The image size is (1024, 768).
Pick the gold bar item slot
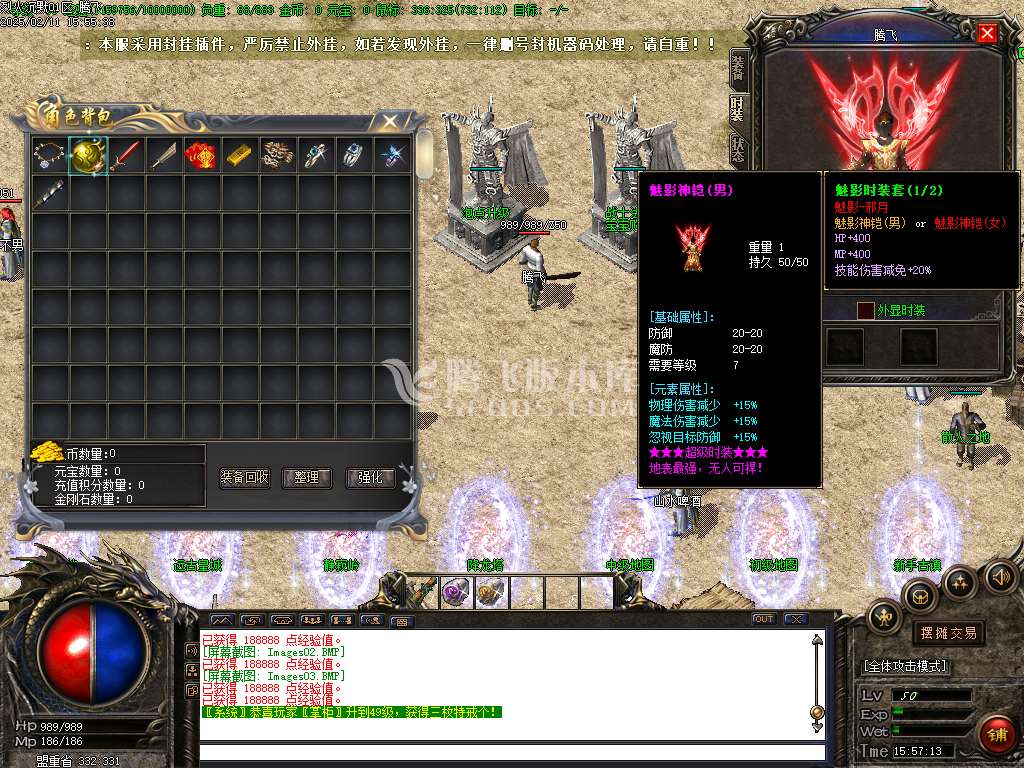(x=240, y=155)
